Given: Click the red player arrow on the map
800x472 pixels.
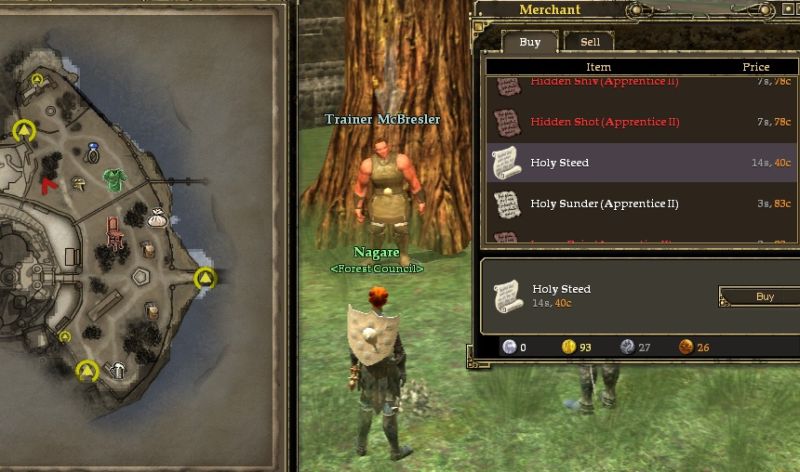Looking at the screenshot, I should click(x=49, y=184).
